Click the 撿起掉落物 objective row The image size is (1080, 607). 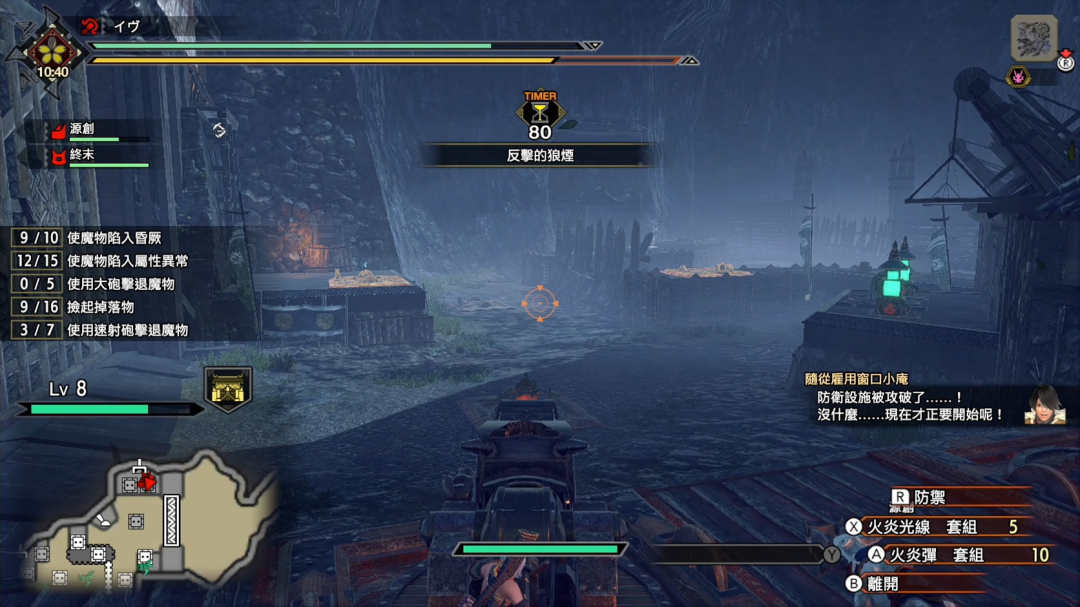point(101,307)
